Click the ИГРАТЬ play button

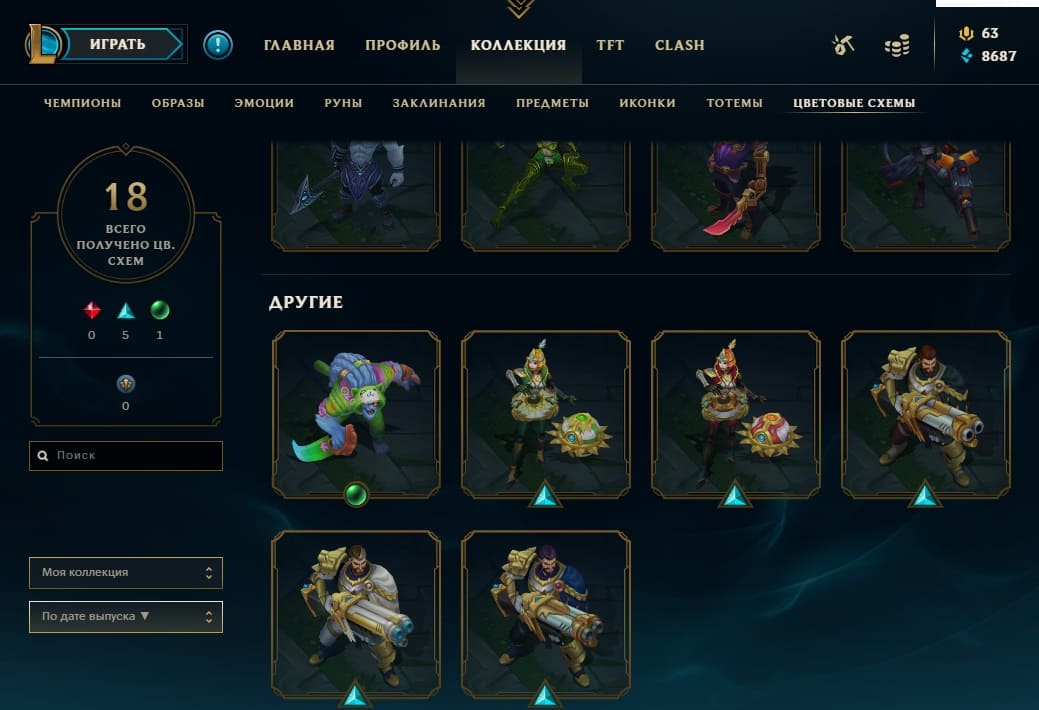(118, 44)
